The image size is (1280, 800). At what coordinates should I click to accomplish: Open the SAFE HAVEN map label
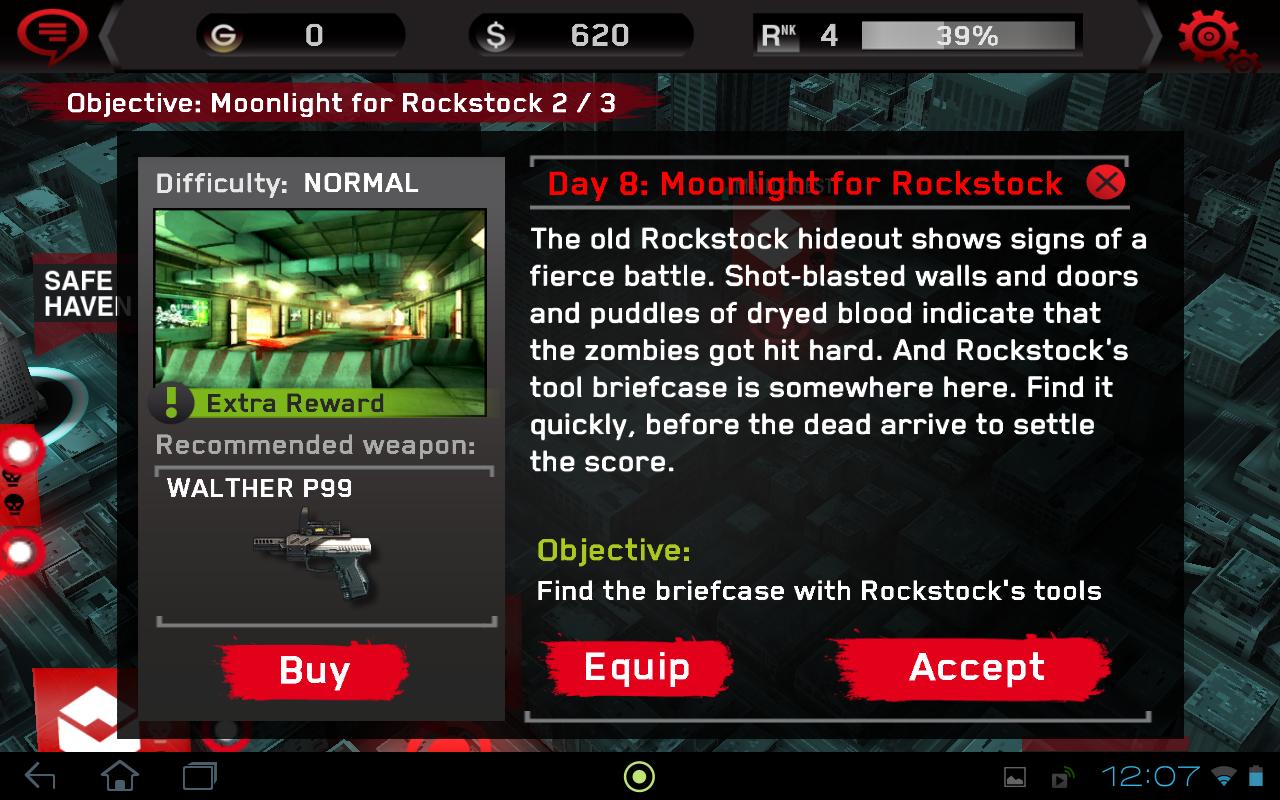pos(80,293)
